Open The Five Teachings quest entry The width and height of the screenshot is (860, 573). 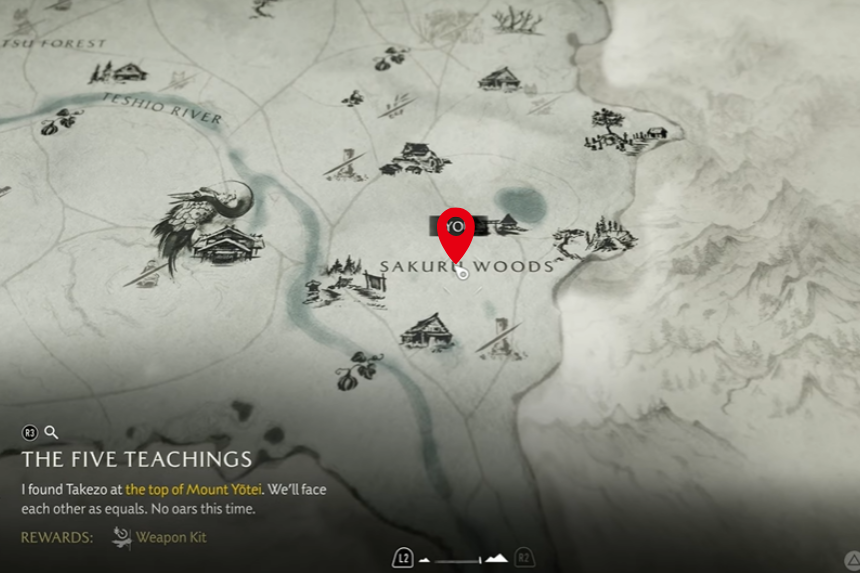point(136,460)
